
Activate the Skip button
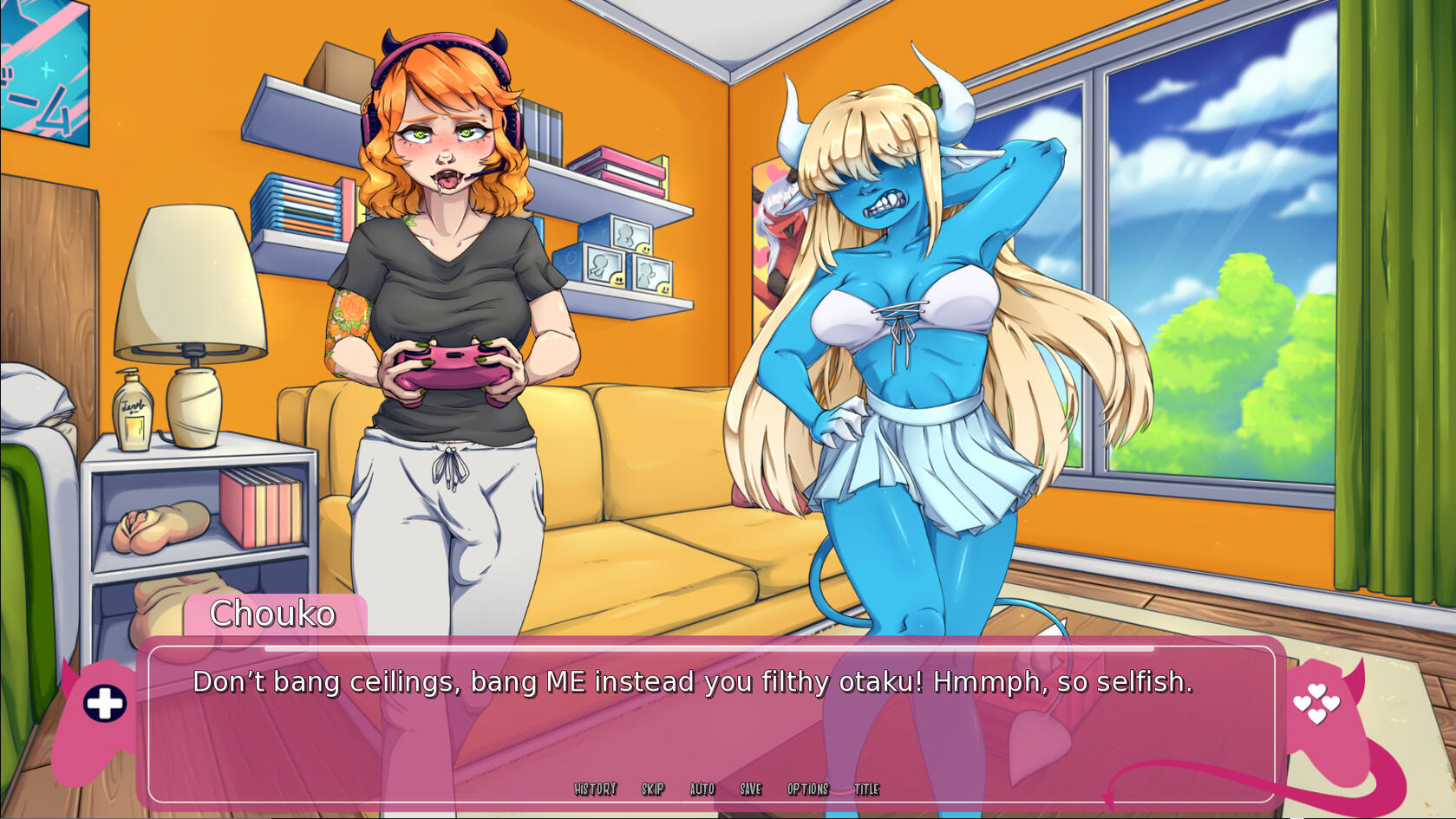[x=653, y=789]
